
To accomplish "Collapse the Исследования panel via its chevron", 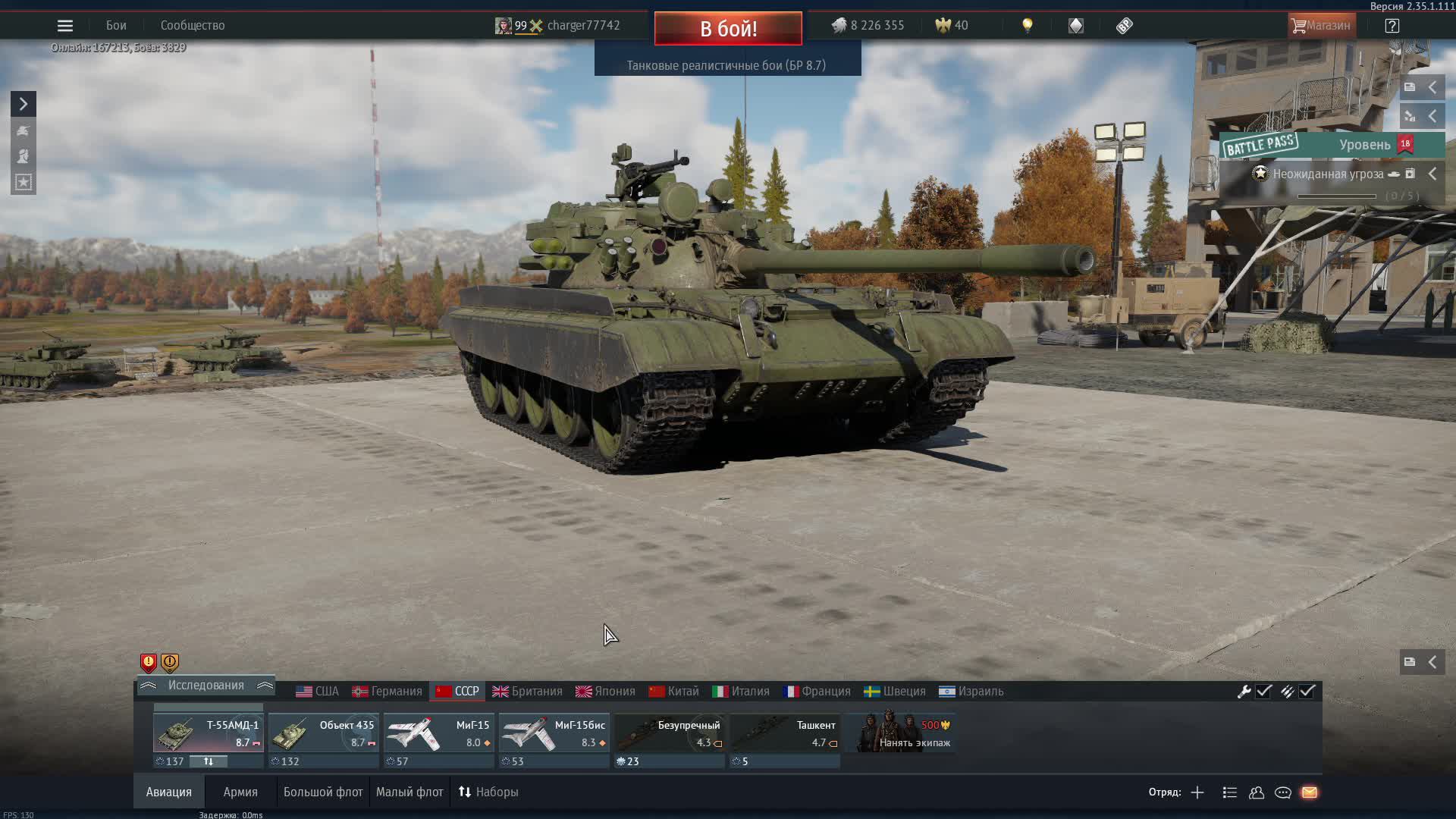I will click(x=265, y=685).
